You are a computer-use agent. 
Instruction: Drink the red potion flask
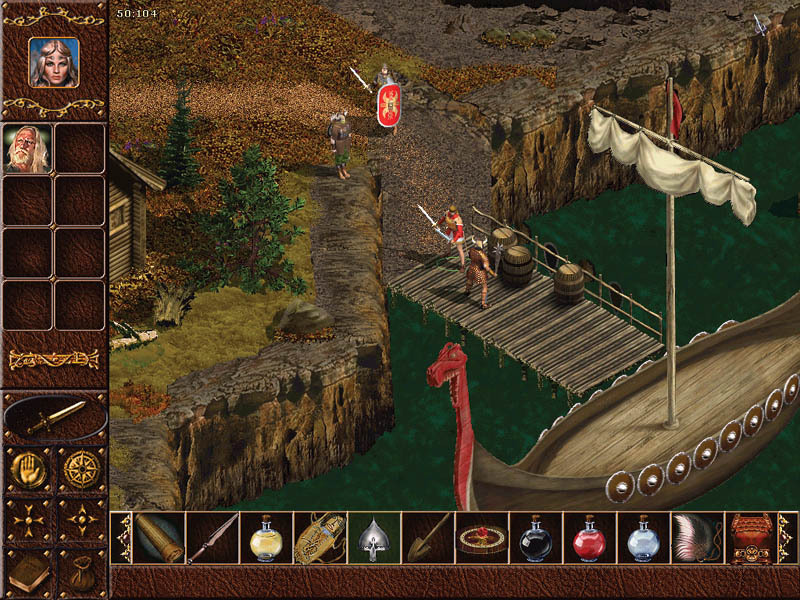(x=590, y=538)
